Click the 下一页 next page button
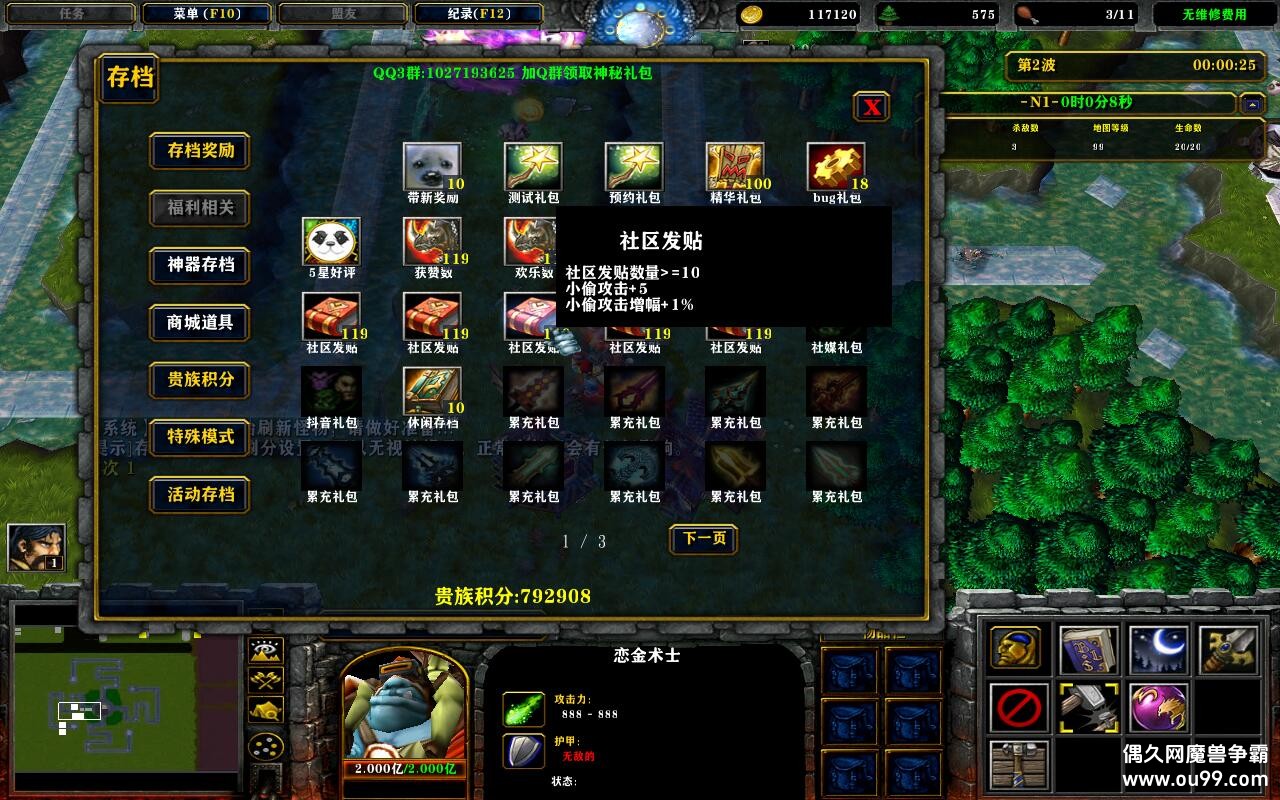 (703, 539)
